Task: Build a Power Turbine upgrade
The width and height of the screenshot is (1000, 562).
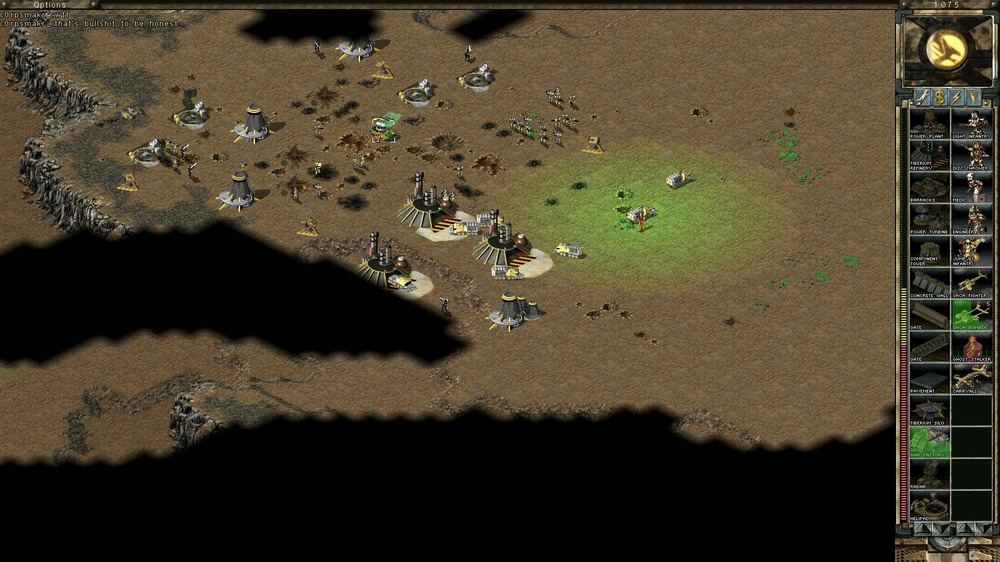Action: pos(929,220)
